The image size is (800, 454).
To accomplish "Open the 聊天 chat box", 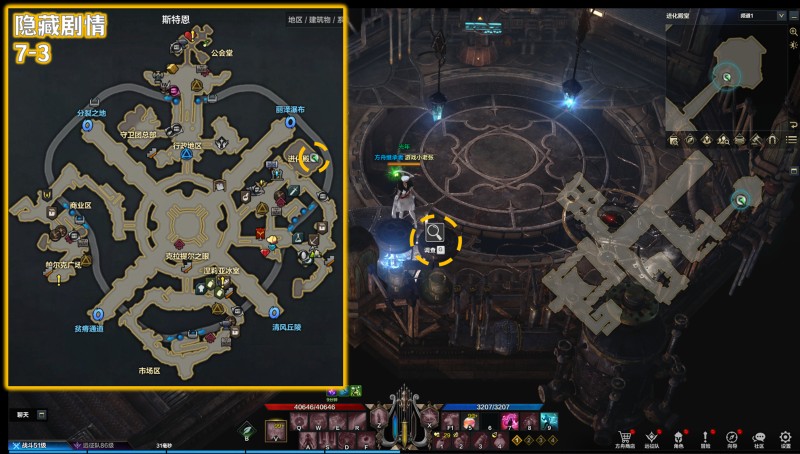I will pyautogui.click(x=23, y=413).
